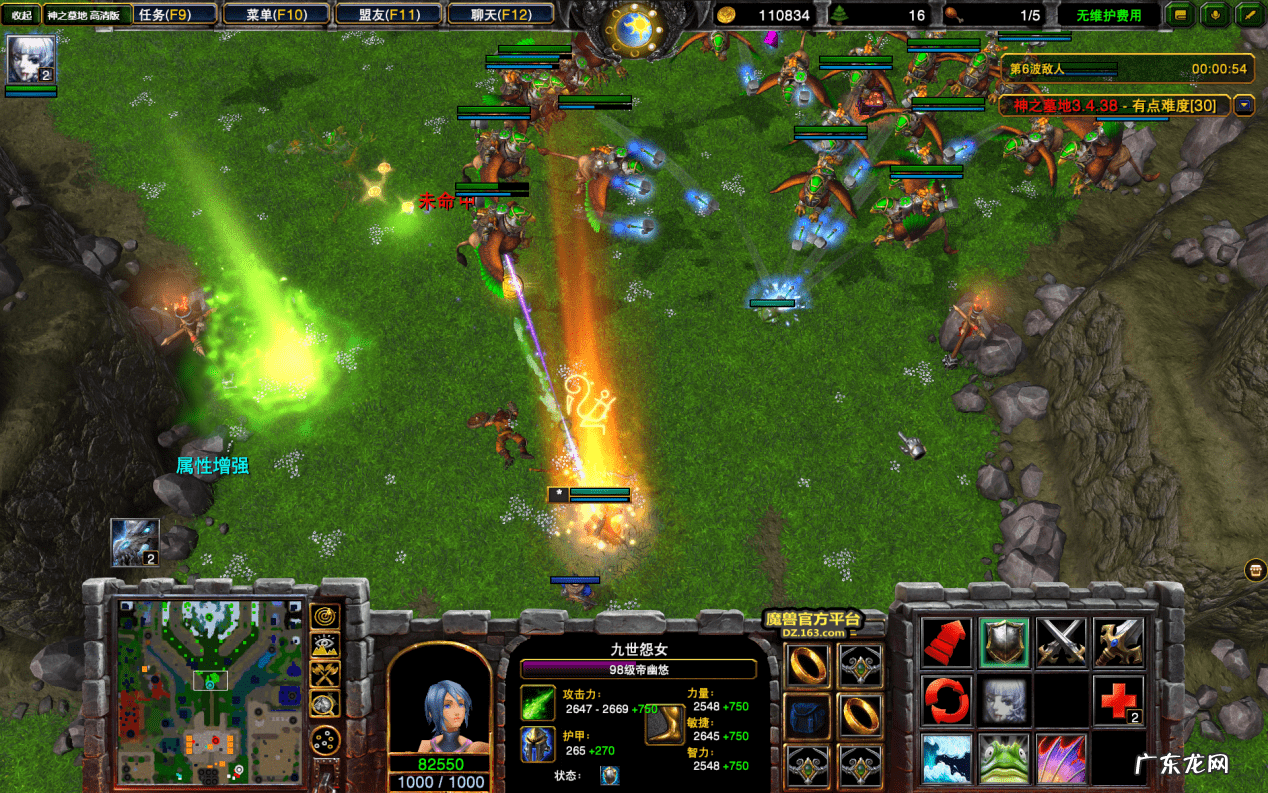Toggle formation movement with the circular dots button

pos(325,740)
